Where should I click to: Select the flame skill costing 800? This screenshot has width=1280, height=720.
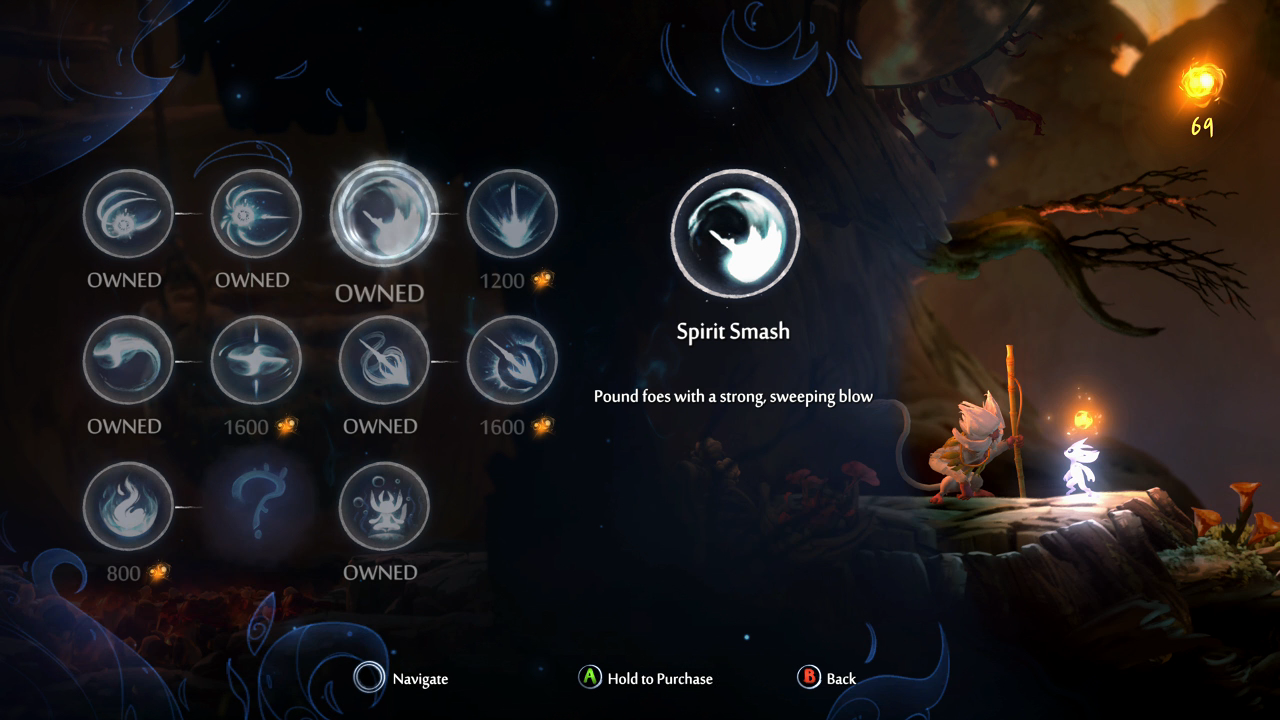pyautogui.click(x=128, y=506)
